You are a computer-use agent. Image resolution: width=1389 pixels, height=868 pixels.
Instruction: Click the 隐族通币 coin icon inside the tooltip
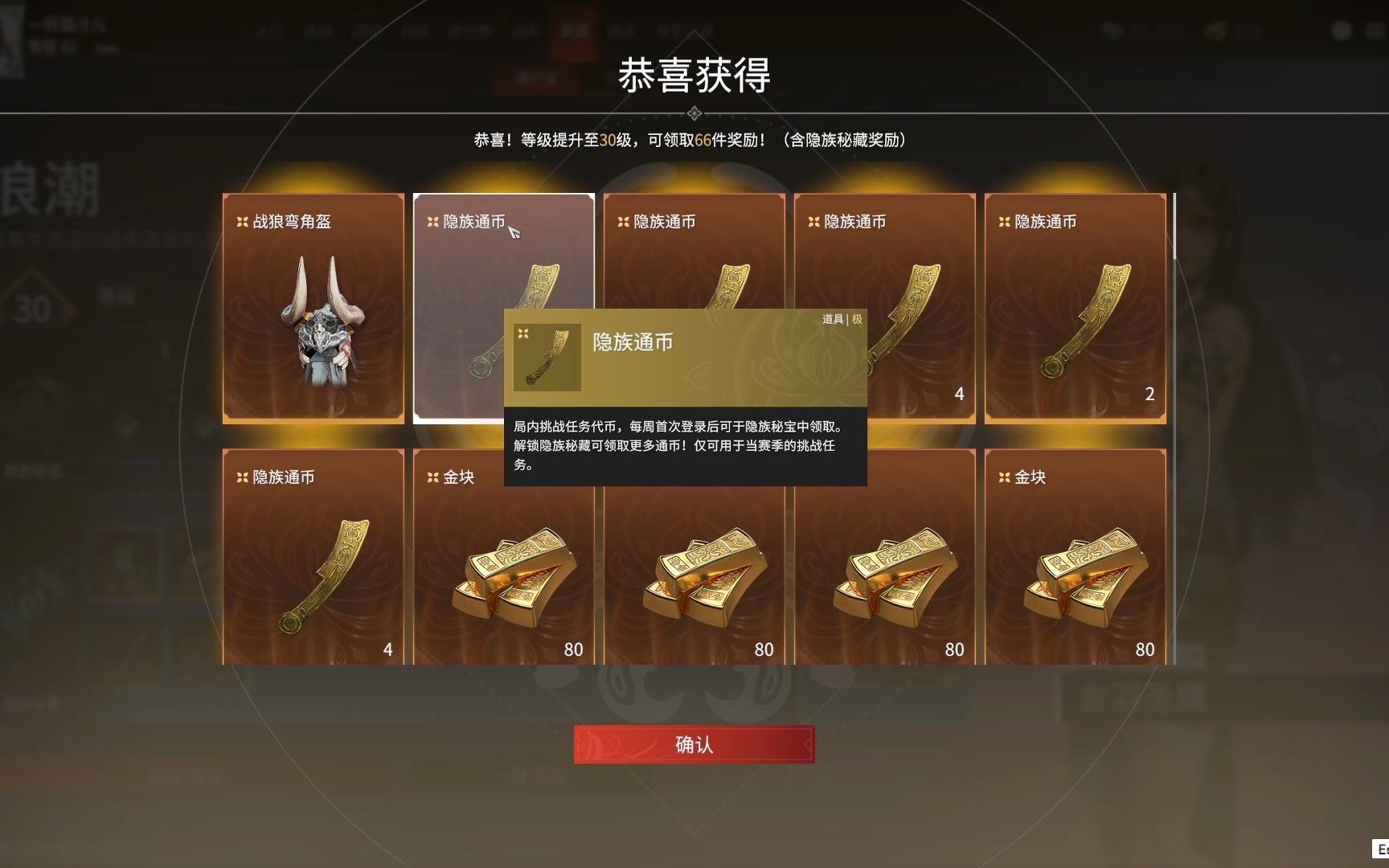546,356
